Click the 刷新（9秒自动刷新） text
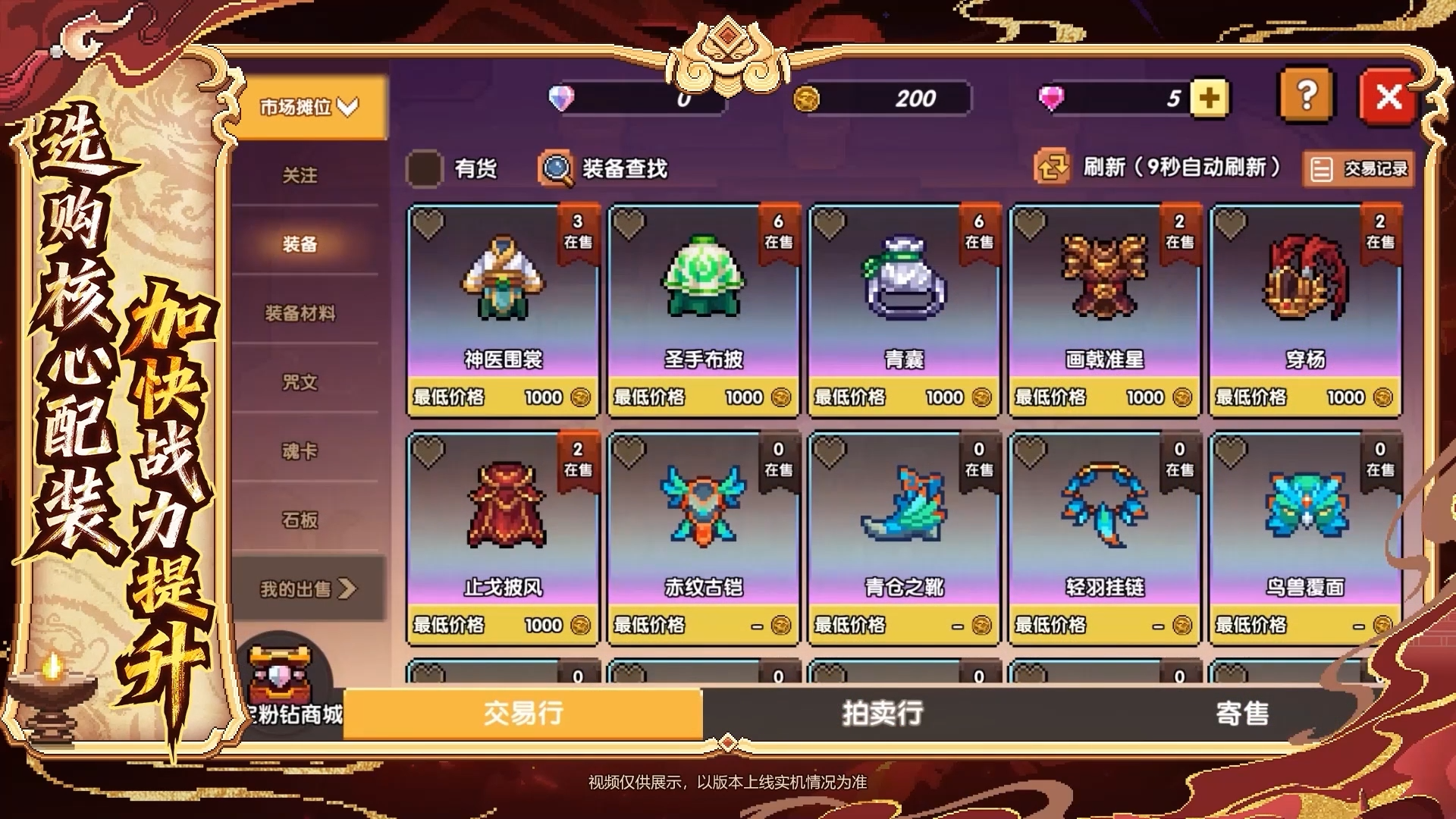Viewport: 1456px width, 819px height. click(x=1183, y=168)
